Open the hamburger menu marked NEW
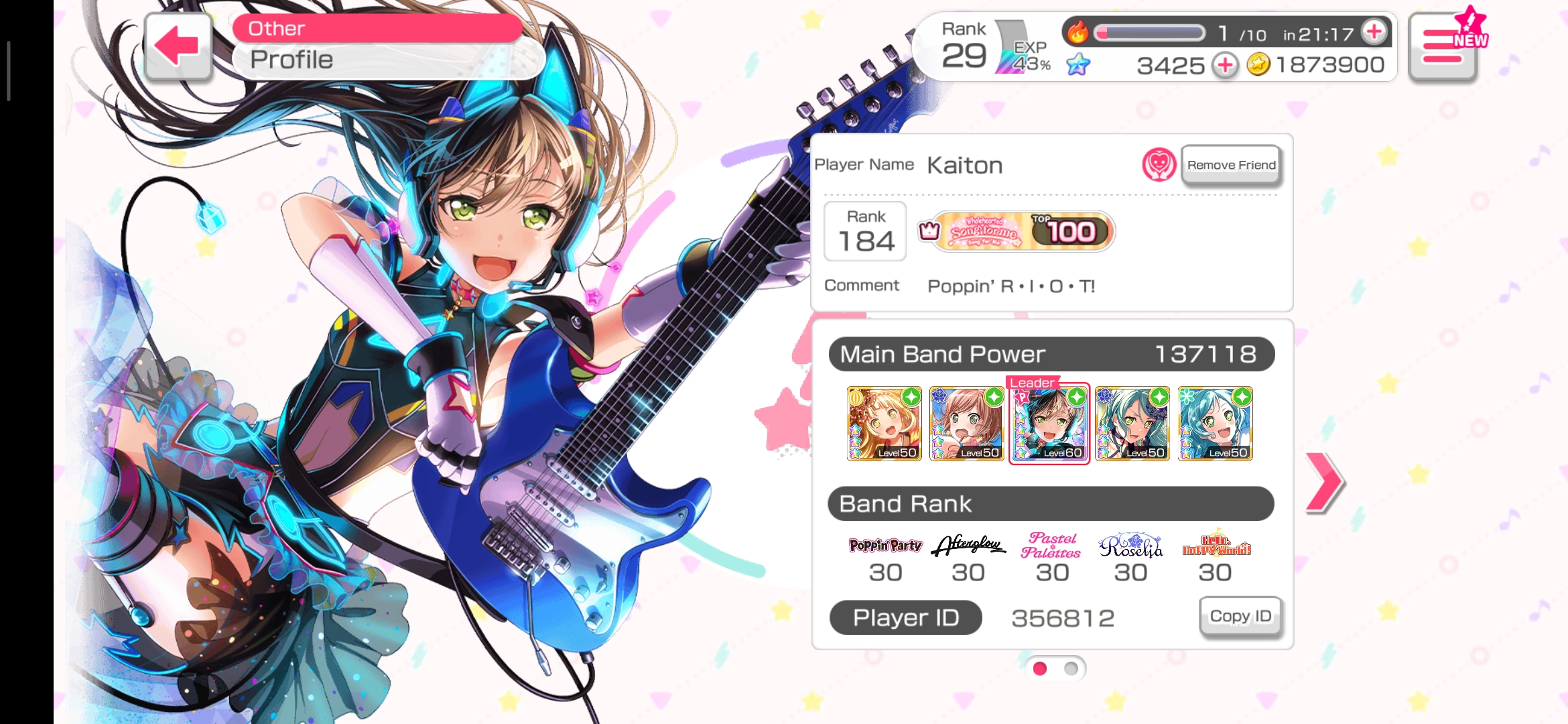 [x=1443, y=46]
